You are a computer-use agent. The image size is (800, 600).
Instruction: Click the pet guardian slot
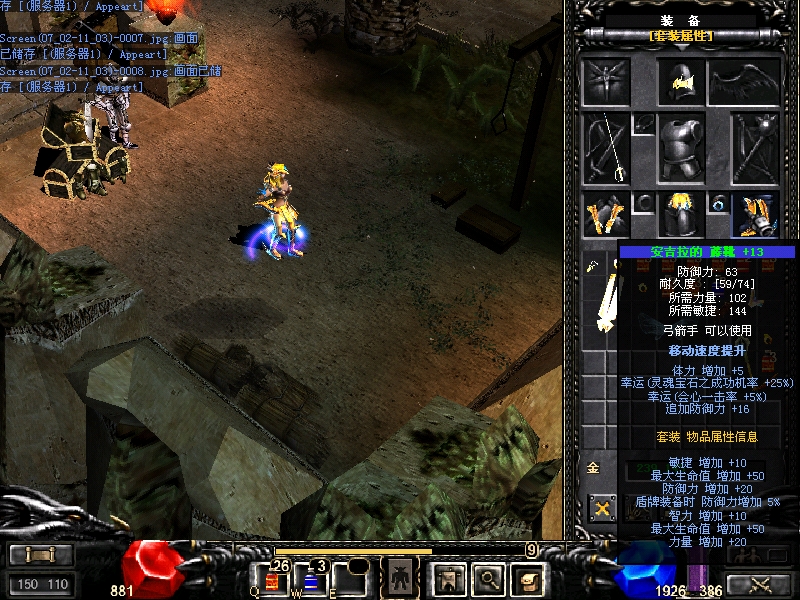coord(606,82)
